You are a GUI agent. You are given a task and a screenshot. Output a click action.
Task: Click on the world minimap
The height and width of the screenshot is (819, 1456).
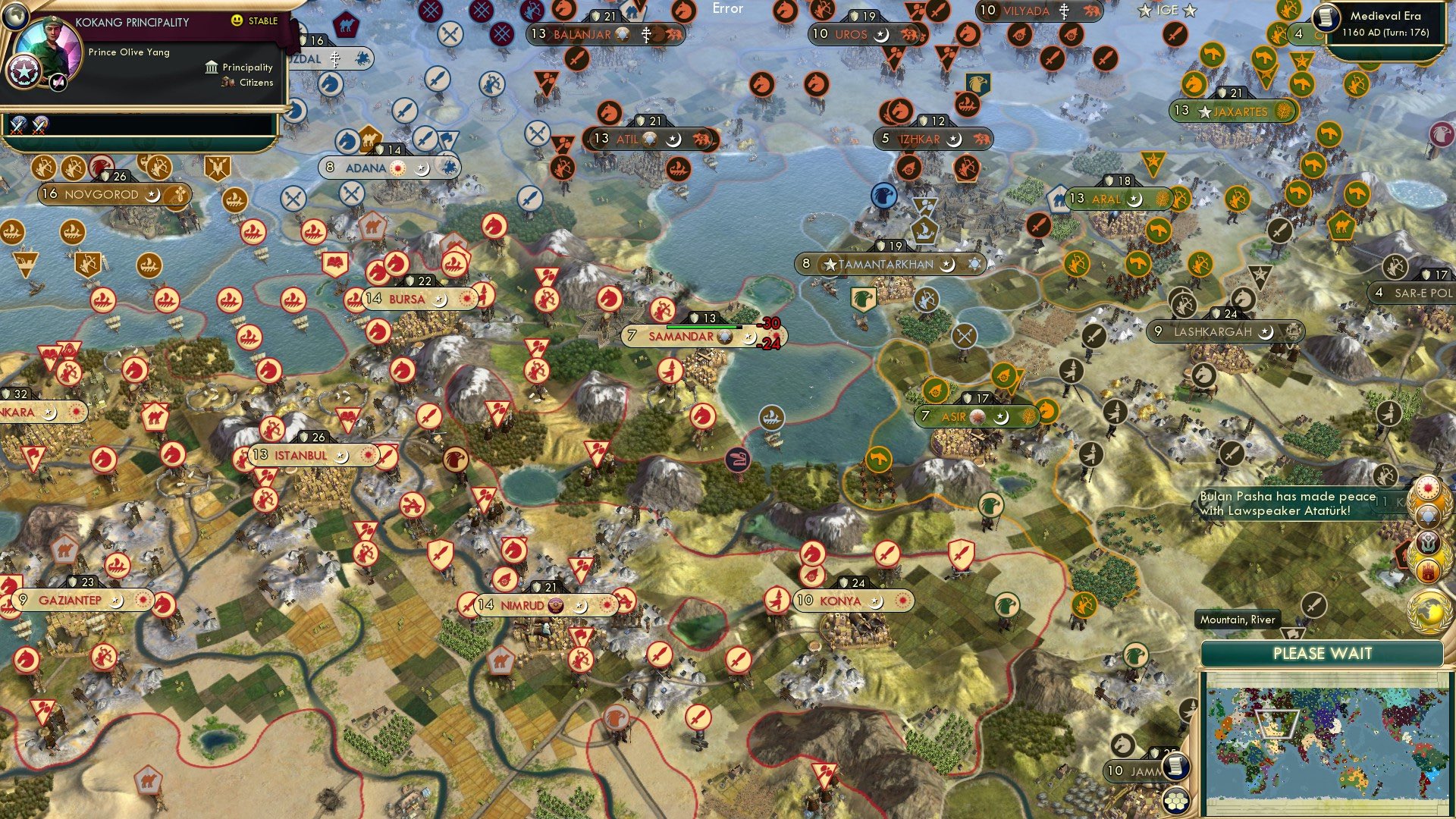coord(1323,742)
